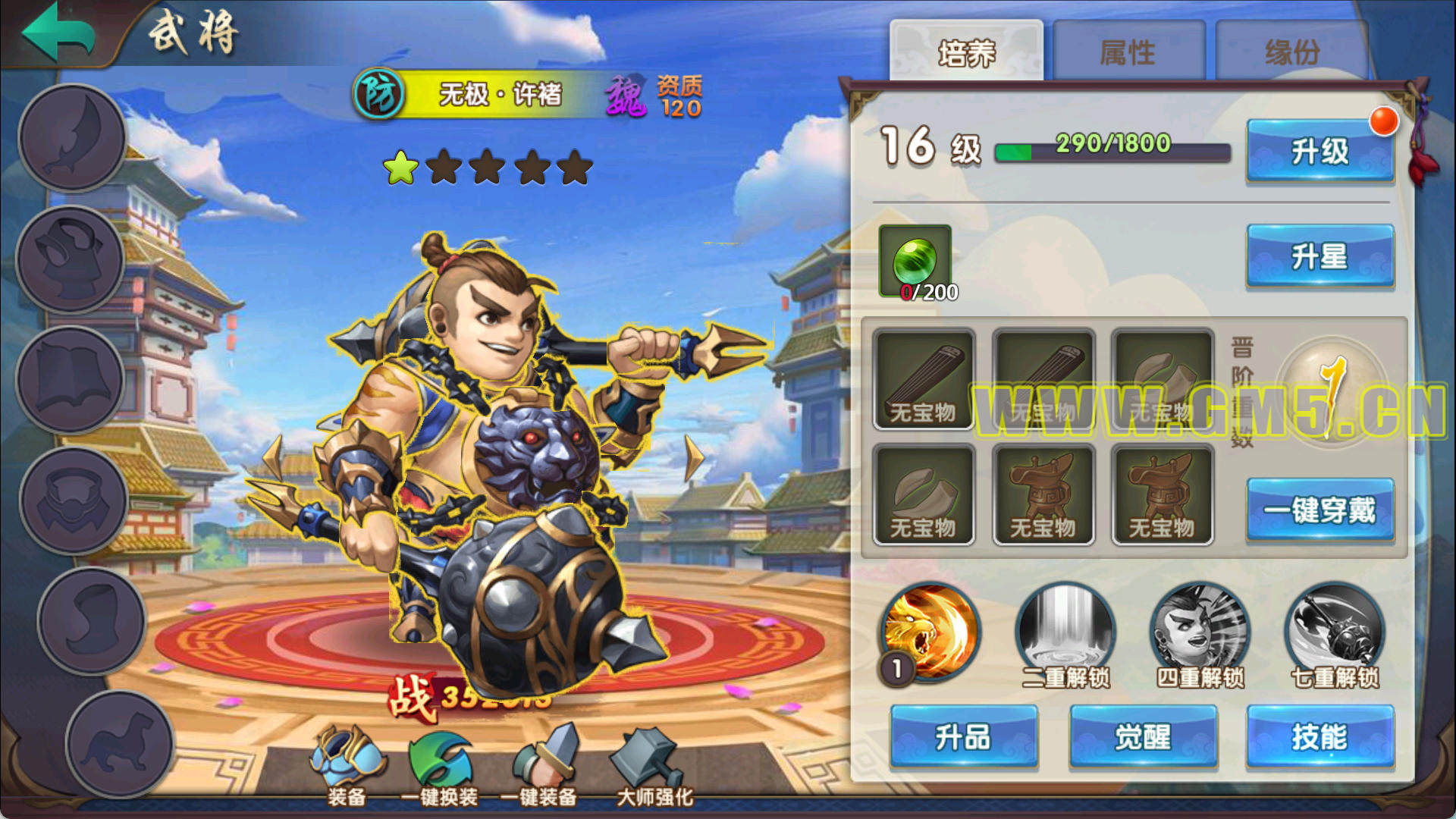The width and height of the screenshot is (1456, 819).
Task: Select the 培养 tab
Action: [966, 52]
